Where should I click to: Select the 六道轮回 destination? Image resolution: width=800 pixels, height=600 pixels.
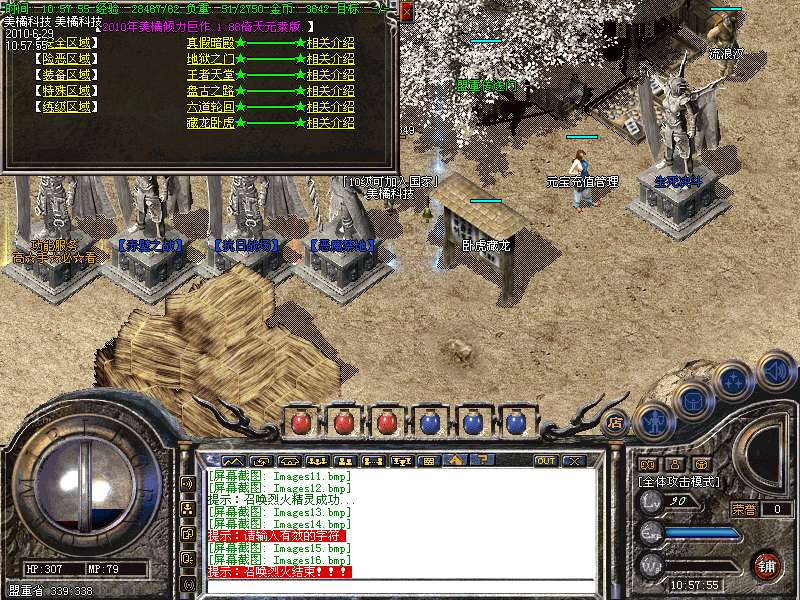point(210,107)
